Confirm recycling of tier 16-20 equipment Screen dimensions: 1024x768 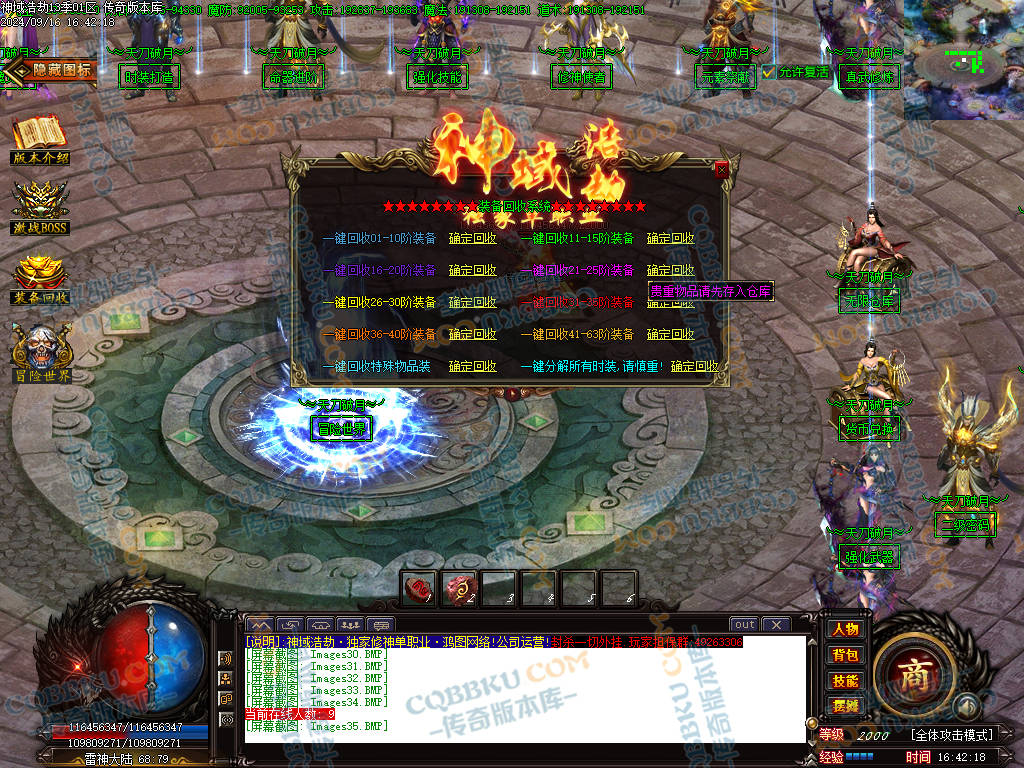472,271
